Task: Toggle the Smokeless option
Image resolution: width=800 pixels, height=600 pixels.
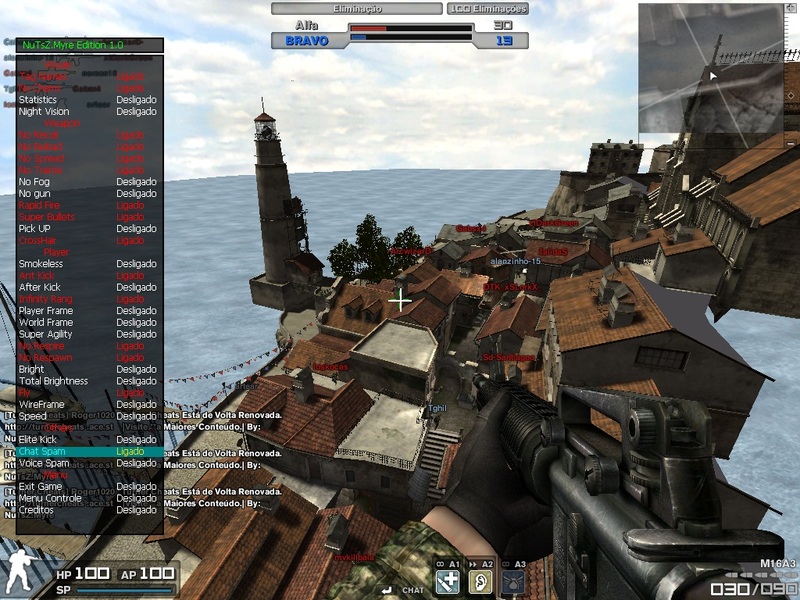Action: (x=41, y=264)
